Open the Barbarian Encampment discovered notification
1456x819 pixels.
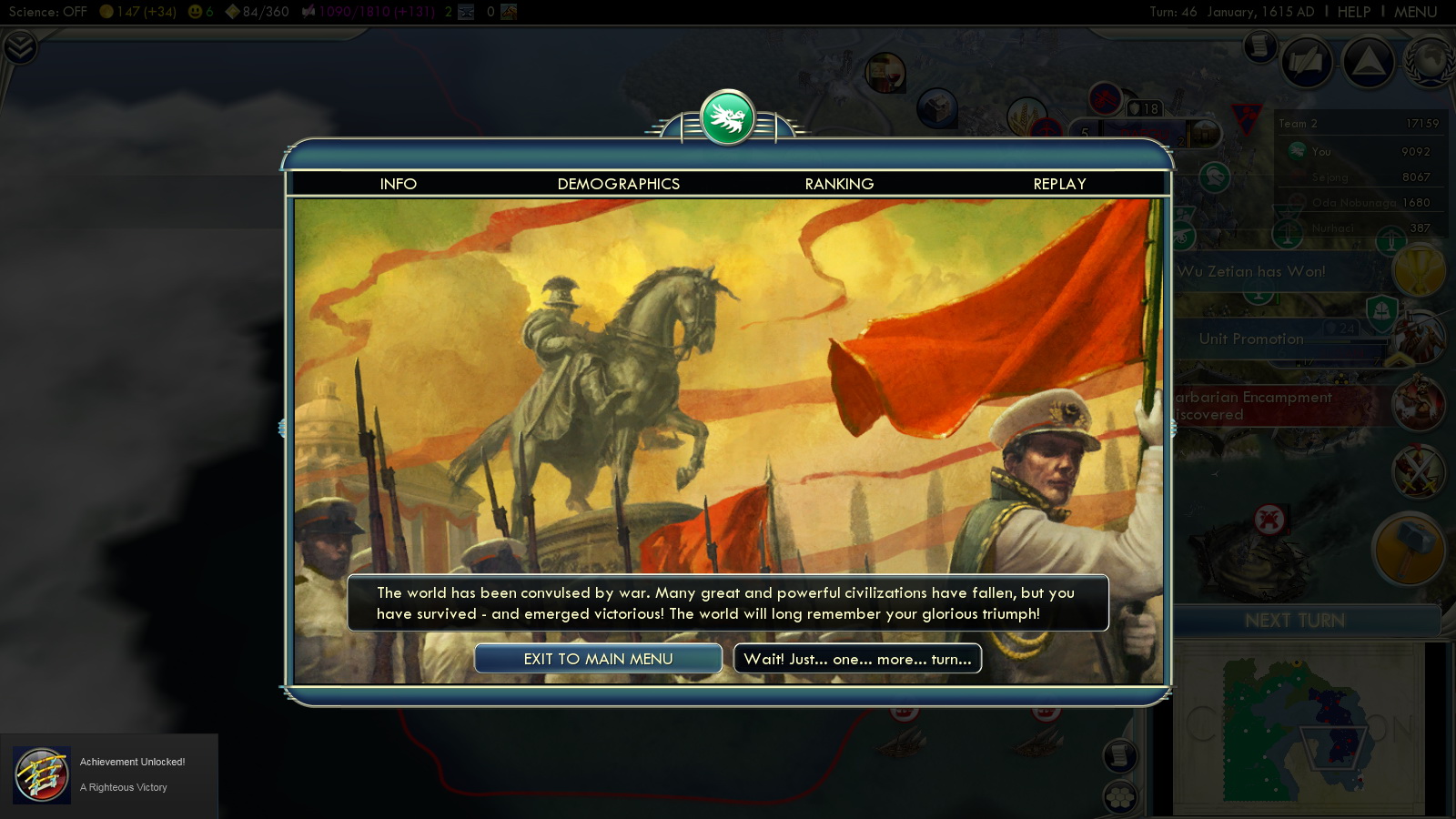pyautogui.click(x=1253, y=406)
